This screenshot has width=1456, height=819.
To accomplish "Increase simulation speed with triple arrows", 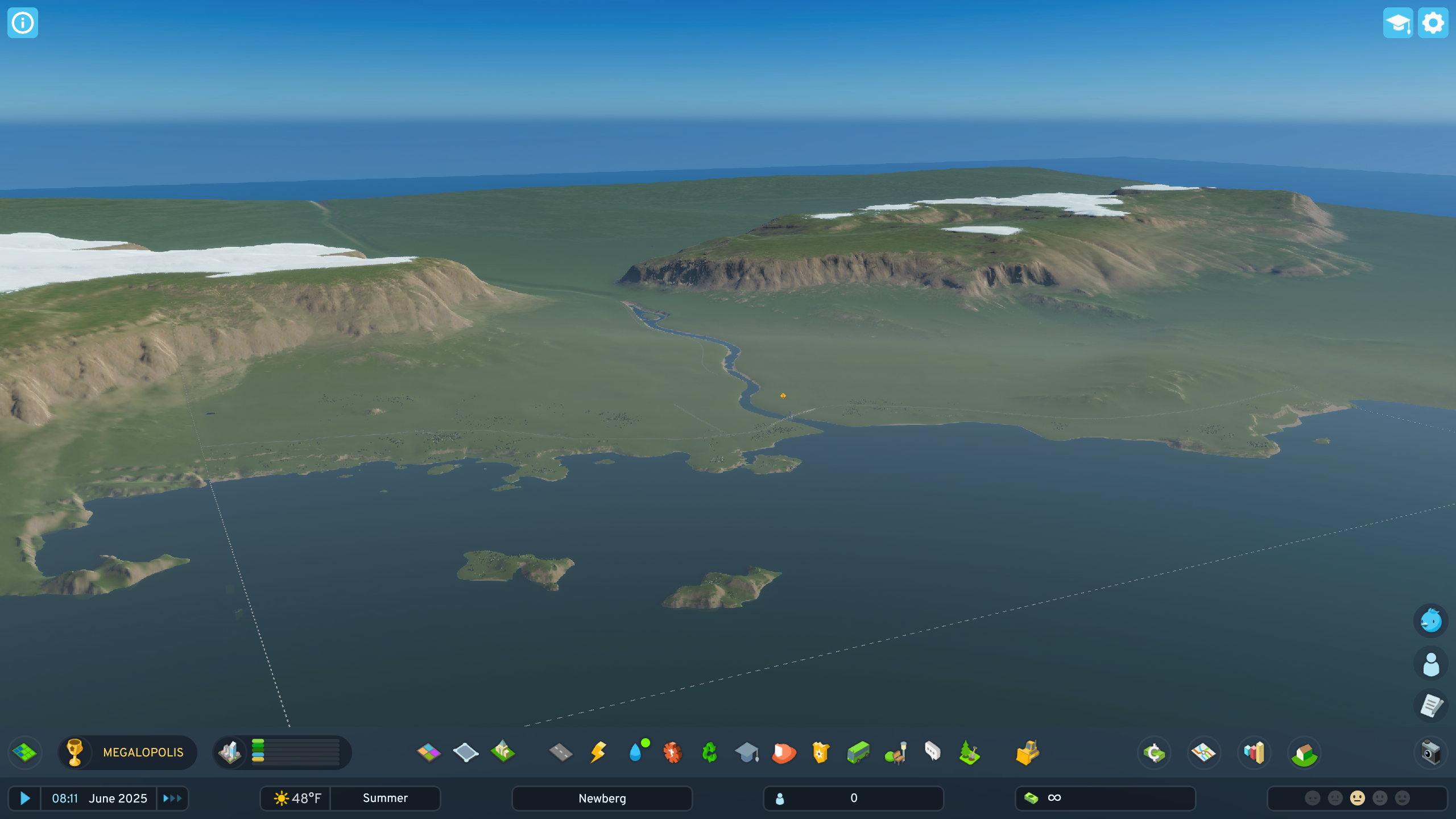I will tap(172, 798).
